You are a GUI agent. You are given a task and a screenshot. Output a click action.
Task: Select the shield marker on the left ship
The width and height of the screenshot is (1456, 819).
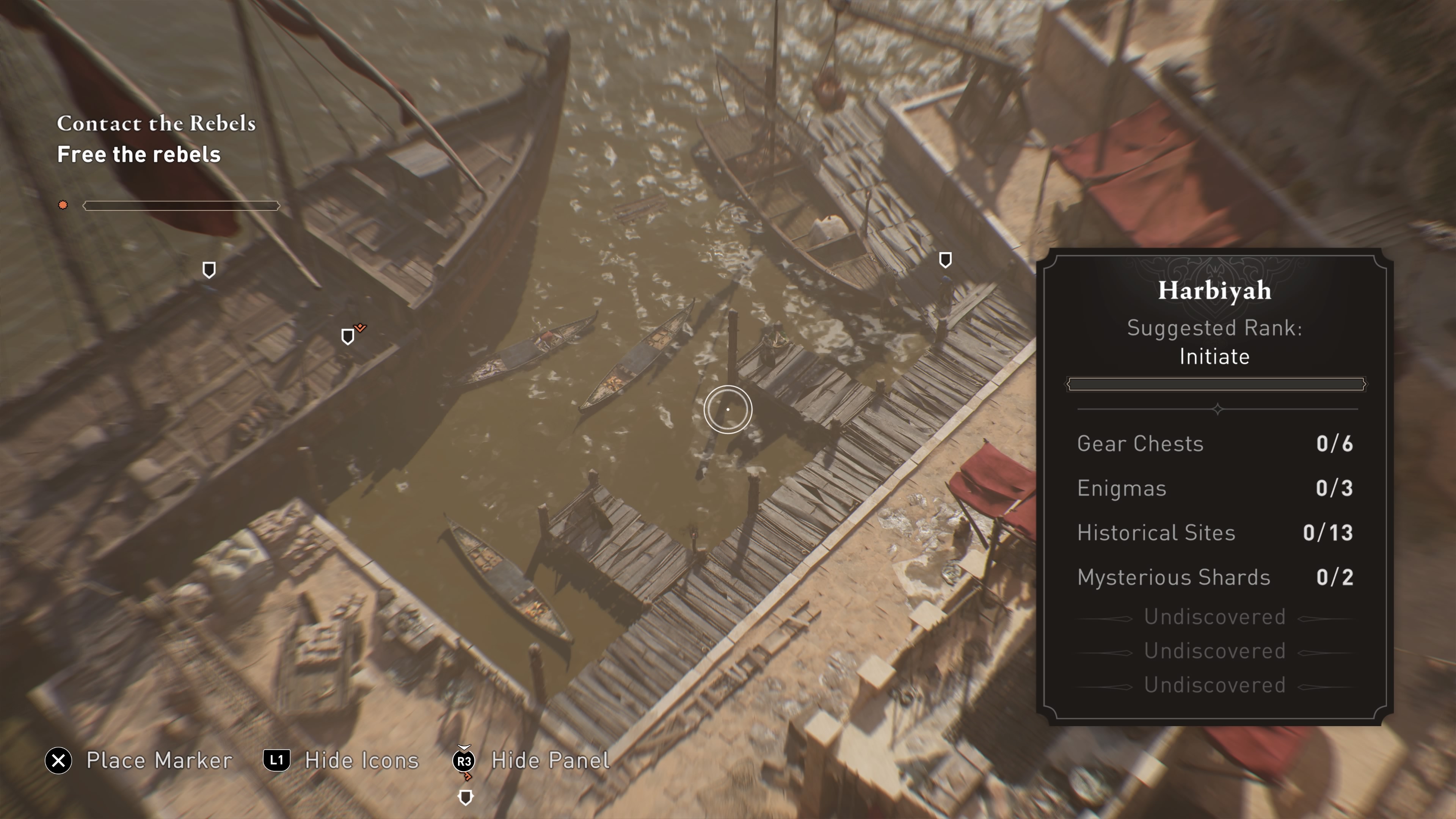click(x=209, y=270)
